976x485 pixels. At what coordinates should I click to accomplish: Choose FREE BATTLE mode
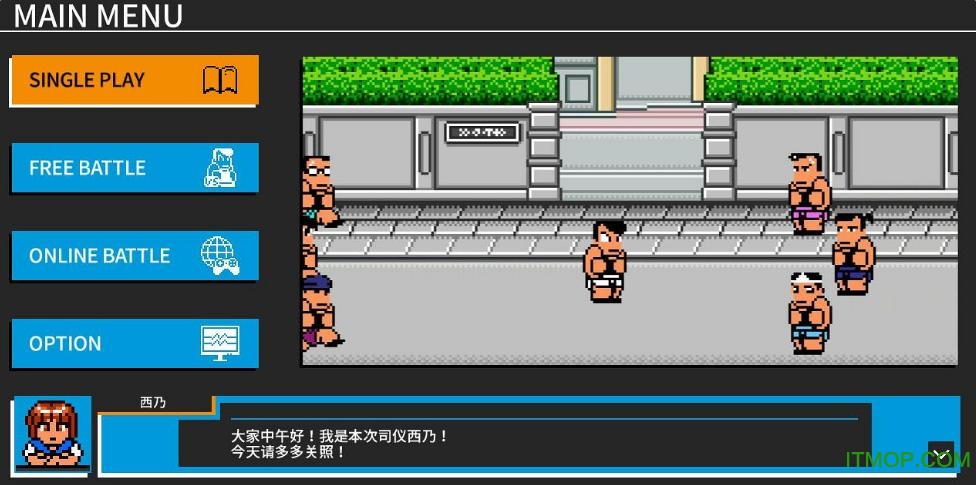(134, 168)
